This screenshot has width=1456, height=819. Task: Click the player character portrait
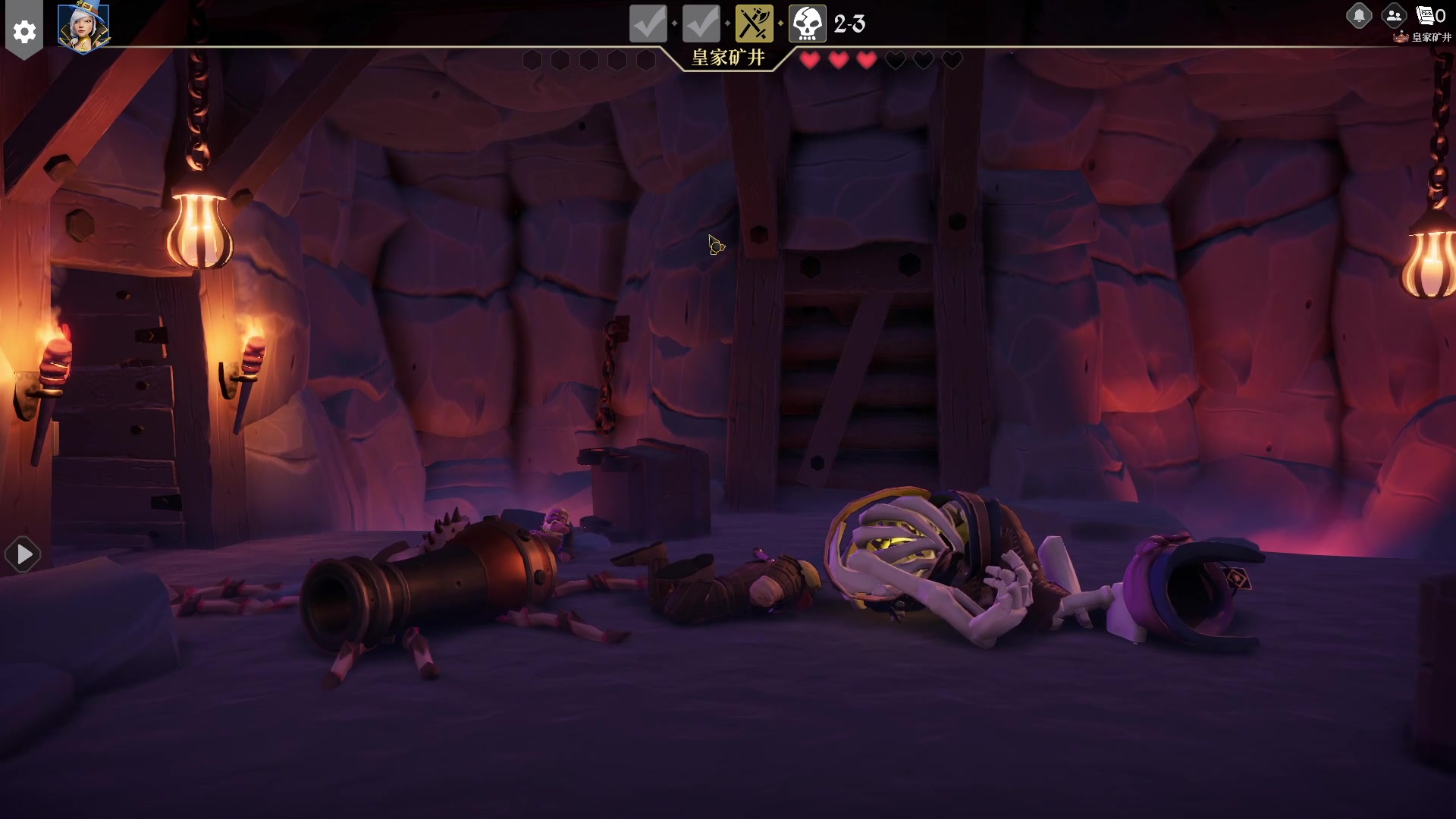(x=83, y=28)
